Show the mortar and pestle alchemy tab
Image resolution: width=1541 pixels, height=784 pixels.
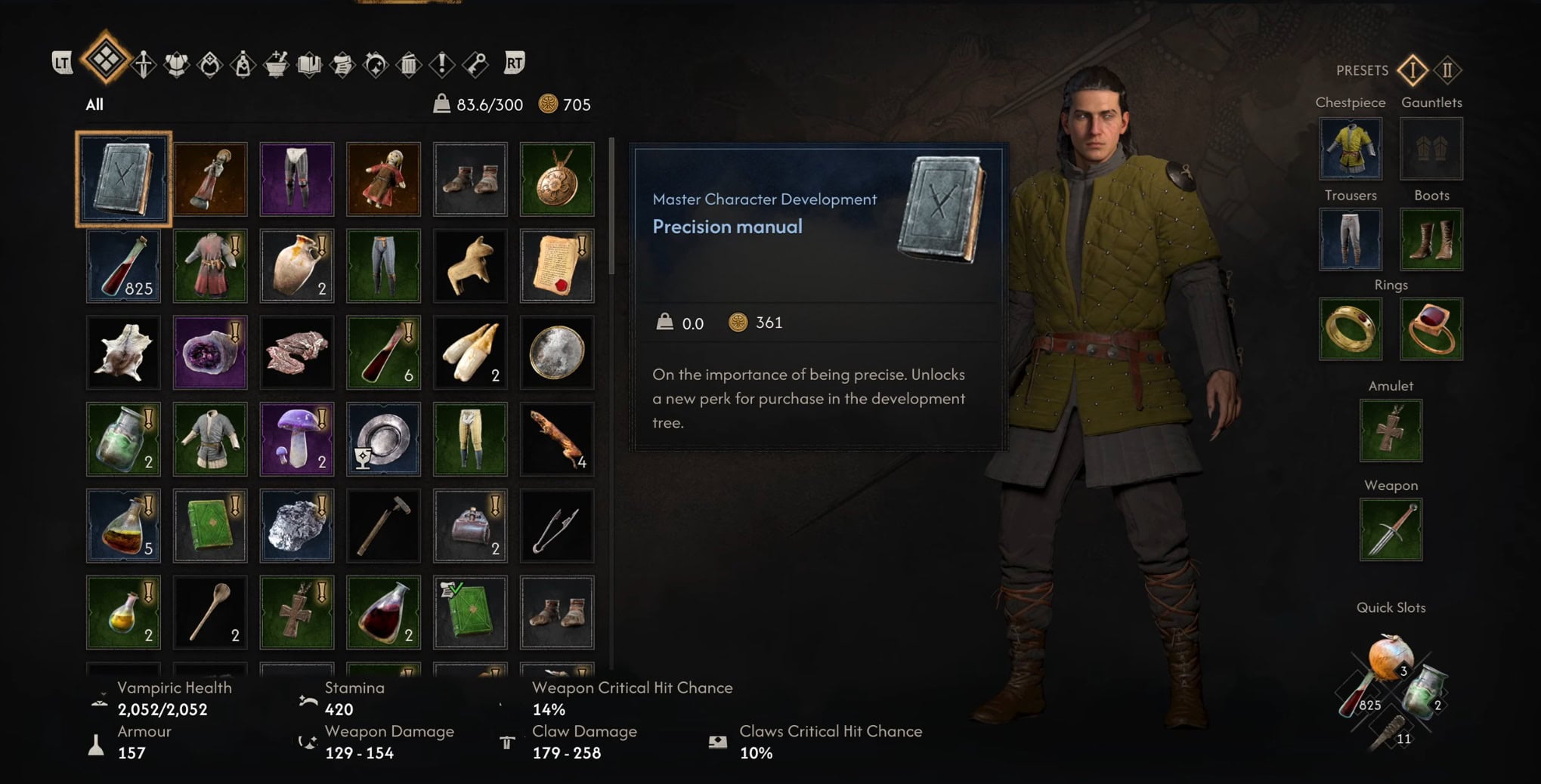(x=276, y=63)
